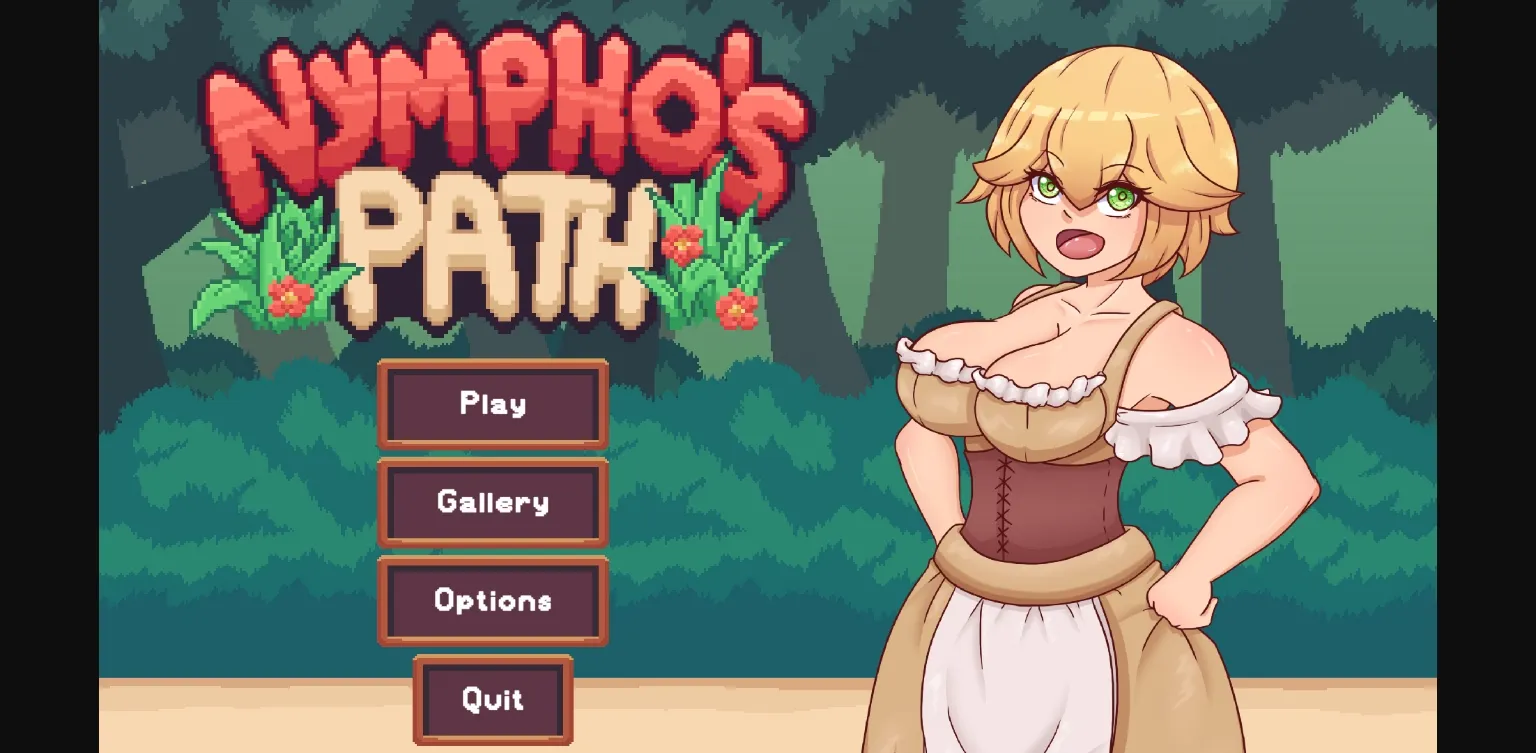Click the red flower left of the logo
This screenshot has width=1536, height=753.
[289, 297]
